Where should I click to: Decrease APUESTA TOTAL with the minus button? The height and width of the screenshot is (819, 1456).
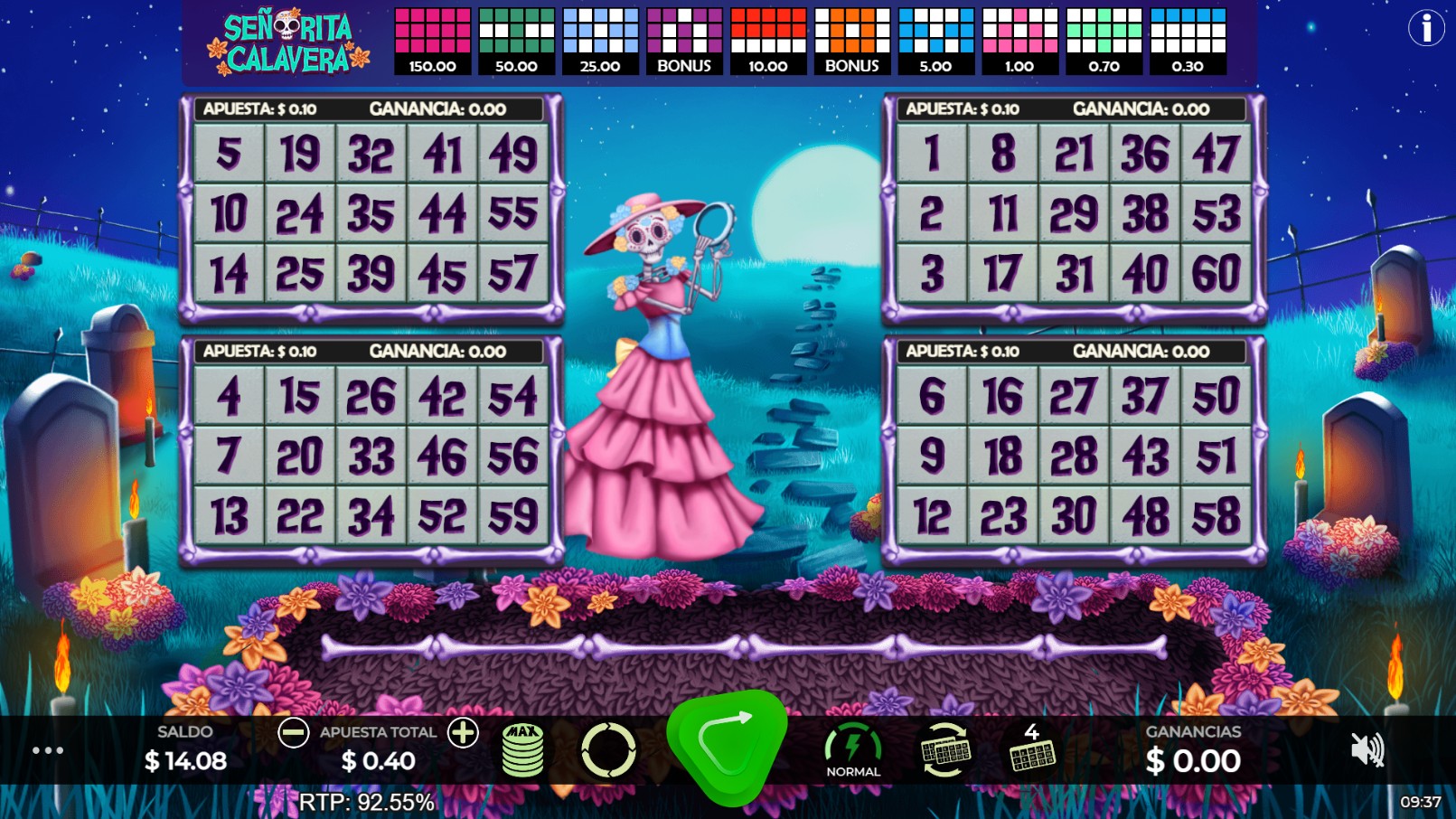tap(292, 732)
